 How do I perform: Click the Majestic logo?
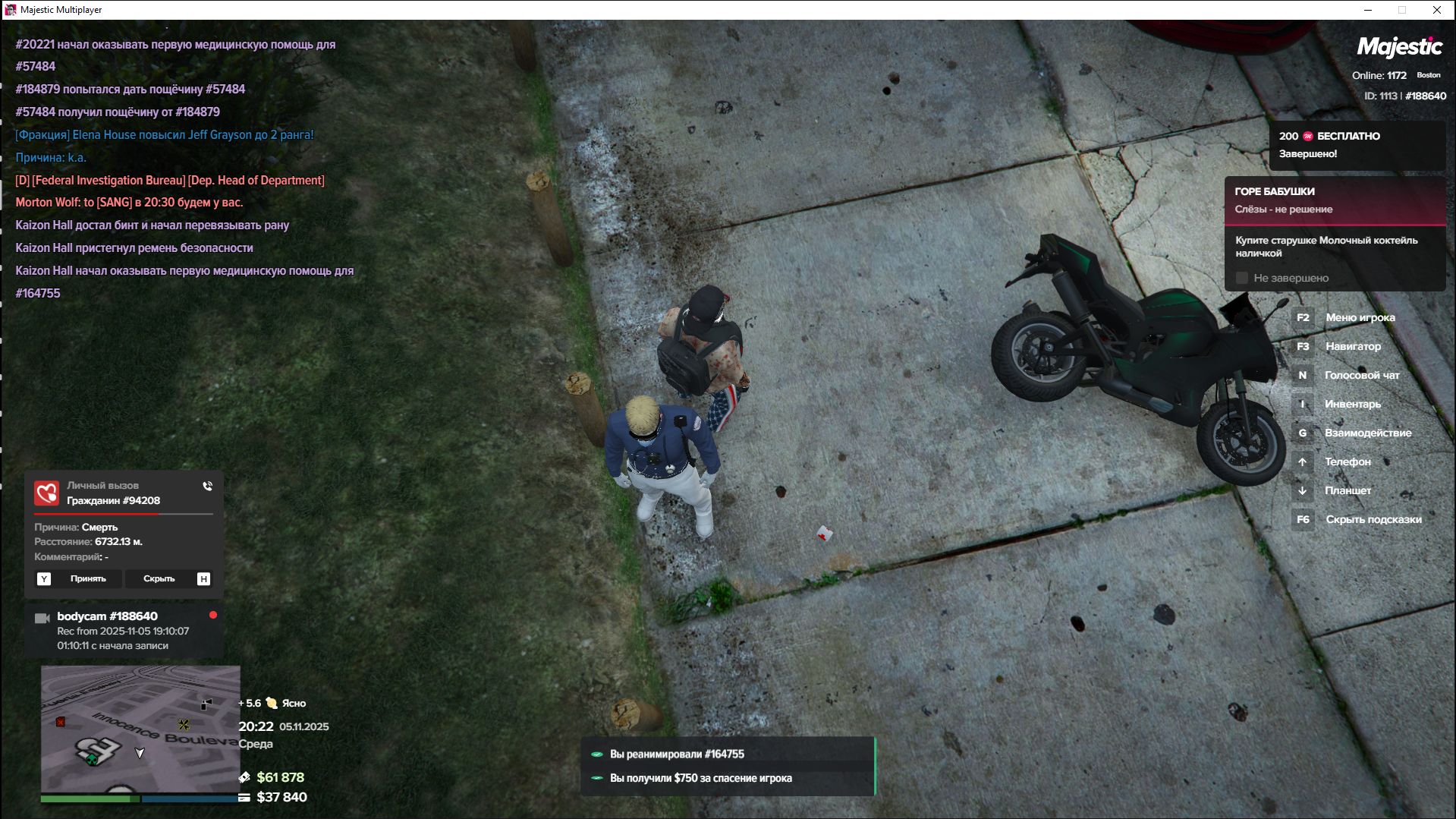click(1399, 47)
